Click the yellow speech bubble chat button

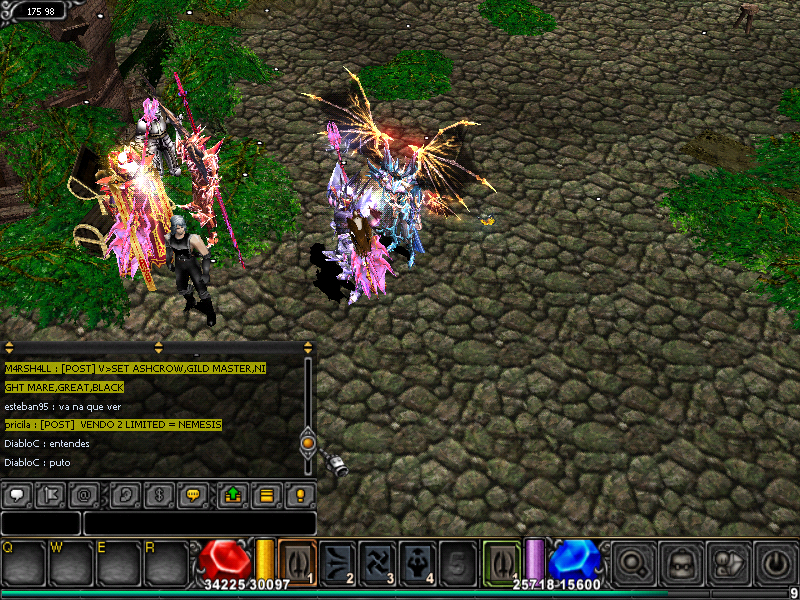(195, 494)
